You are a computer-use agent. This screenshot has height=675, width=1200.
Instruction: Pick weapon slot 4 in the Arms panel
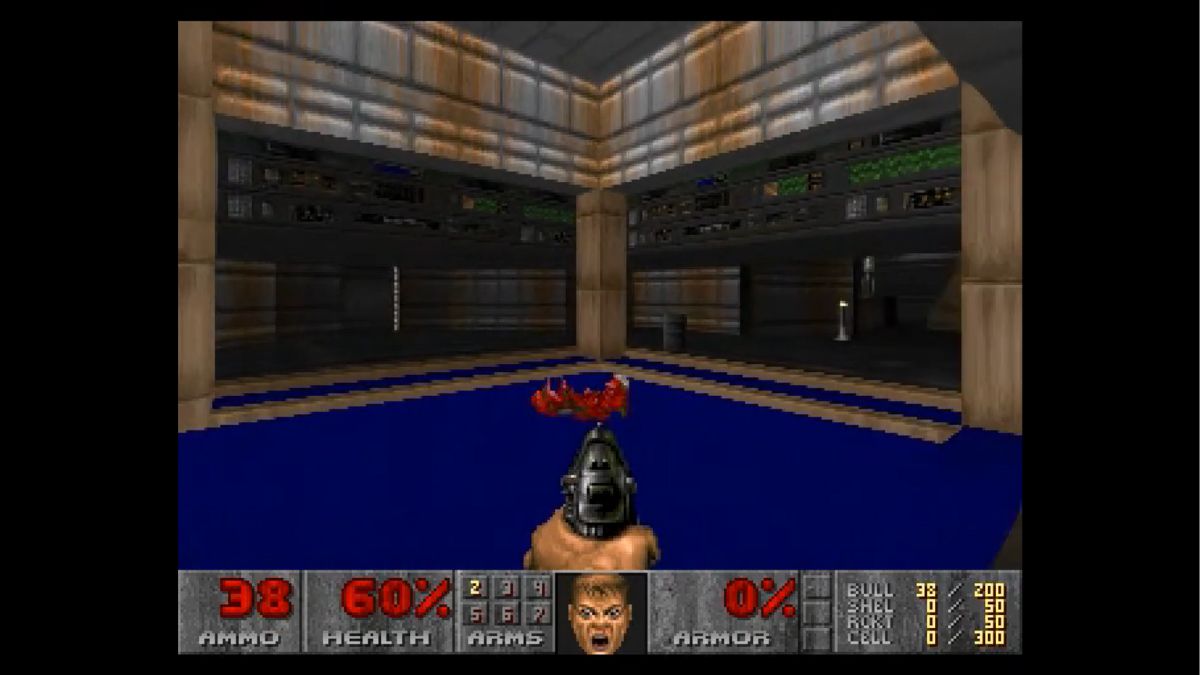[x=537, y=588]
